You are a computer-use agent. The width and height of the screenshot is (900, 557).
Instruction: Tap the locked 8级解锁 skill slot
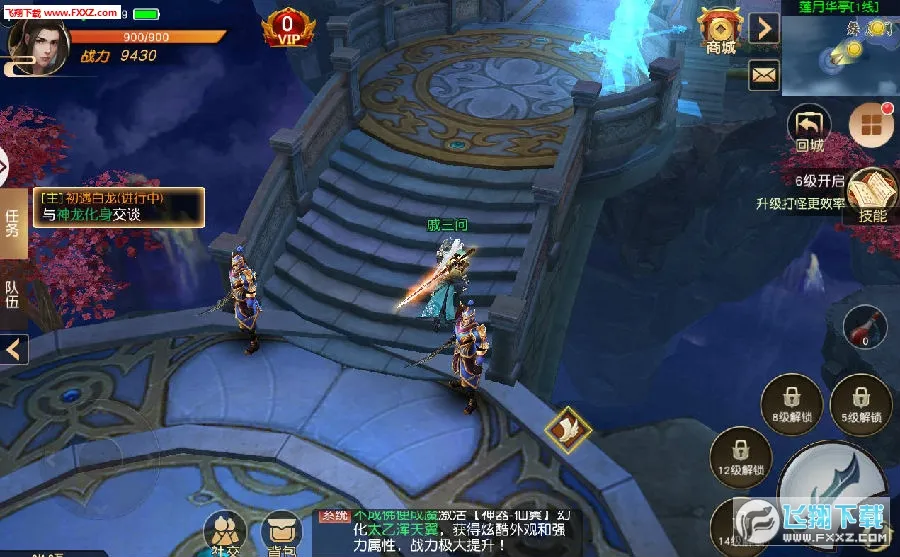pos(790,403)
